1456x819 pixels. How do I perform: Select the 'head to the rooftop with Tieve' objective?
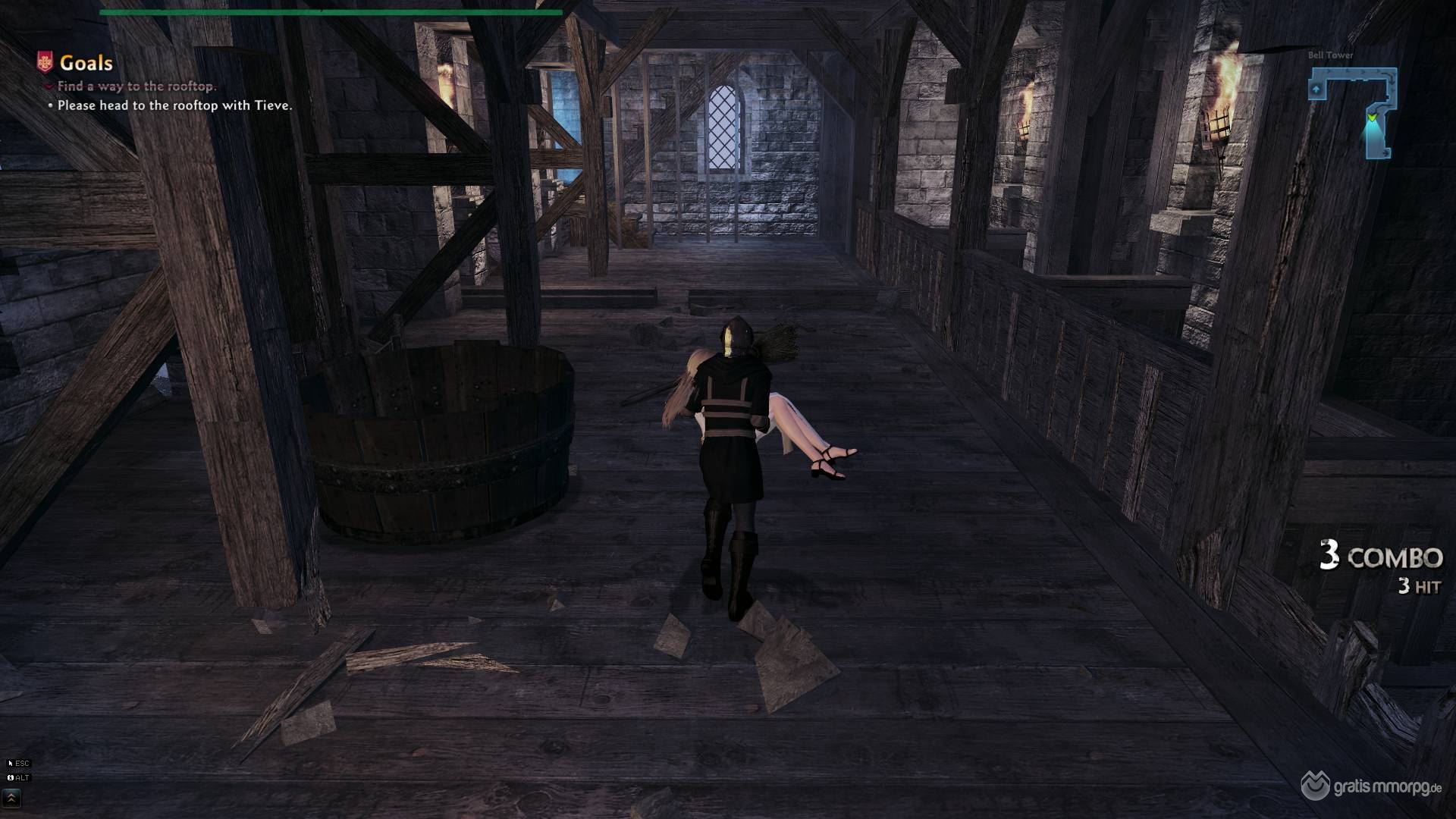pyautogui.click(x=174, y=105)
